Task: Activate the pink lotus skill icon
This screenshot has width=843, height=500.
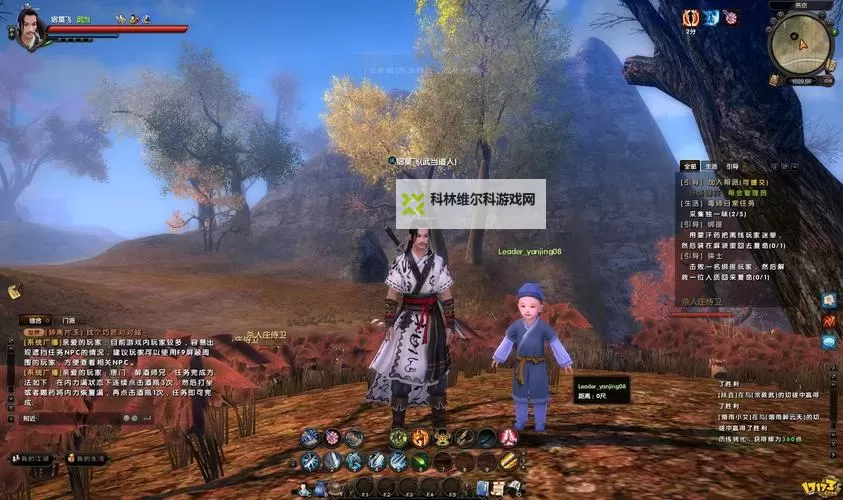Action: 509,437
